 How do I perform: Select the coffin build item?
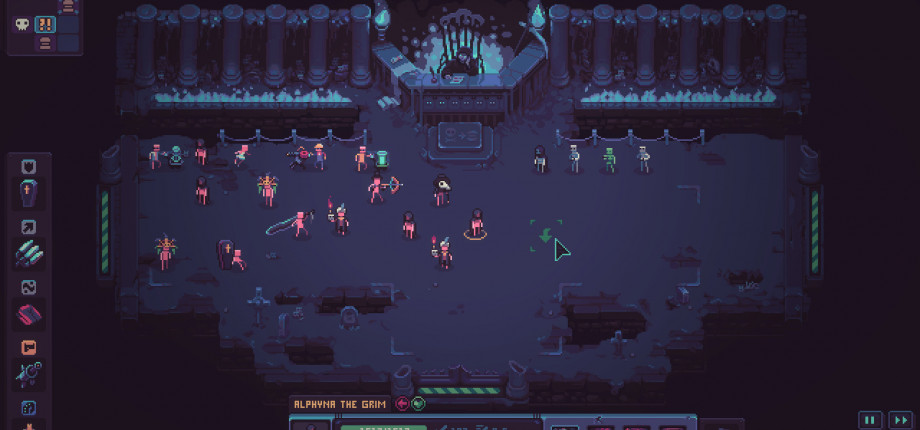(28, 193)
